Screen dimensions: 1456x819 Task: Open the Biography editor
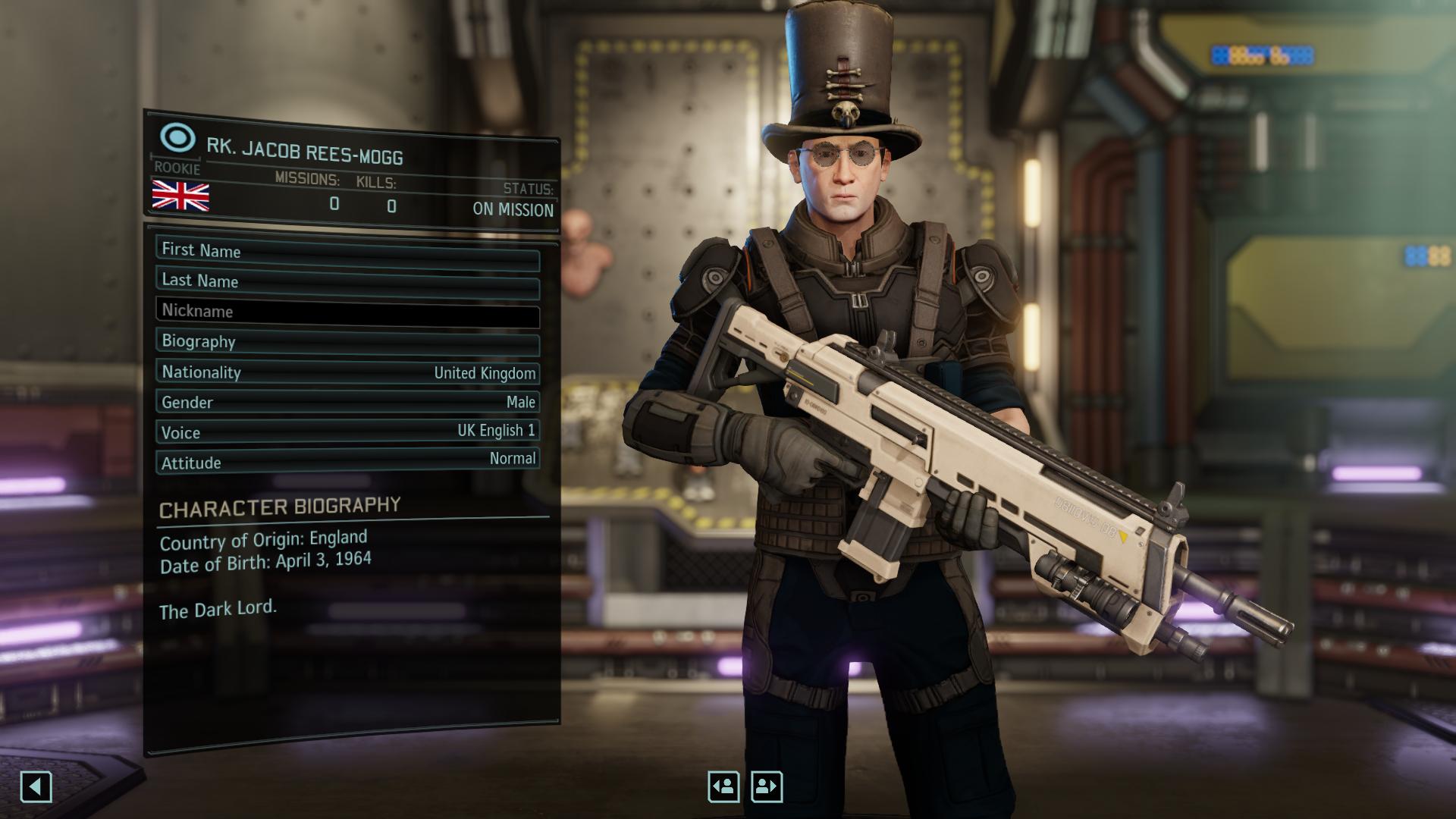[x=347, y=342]
